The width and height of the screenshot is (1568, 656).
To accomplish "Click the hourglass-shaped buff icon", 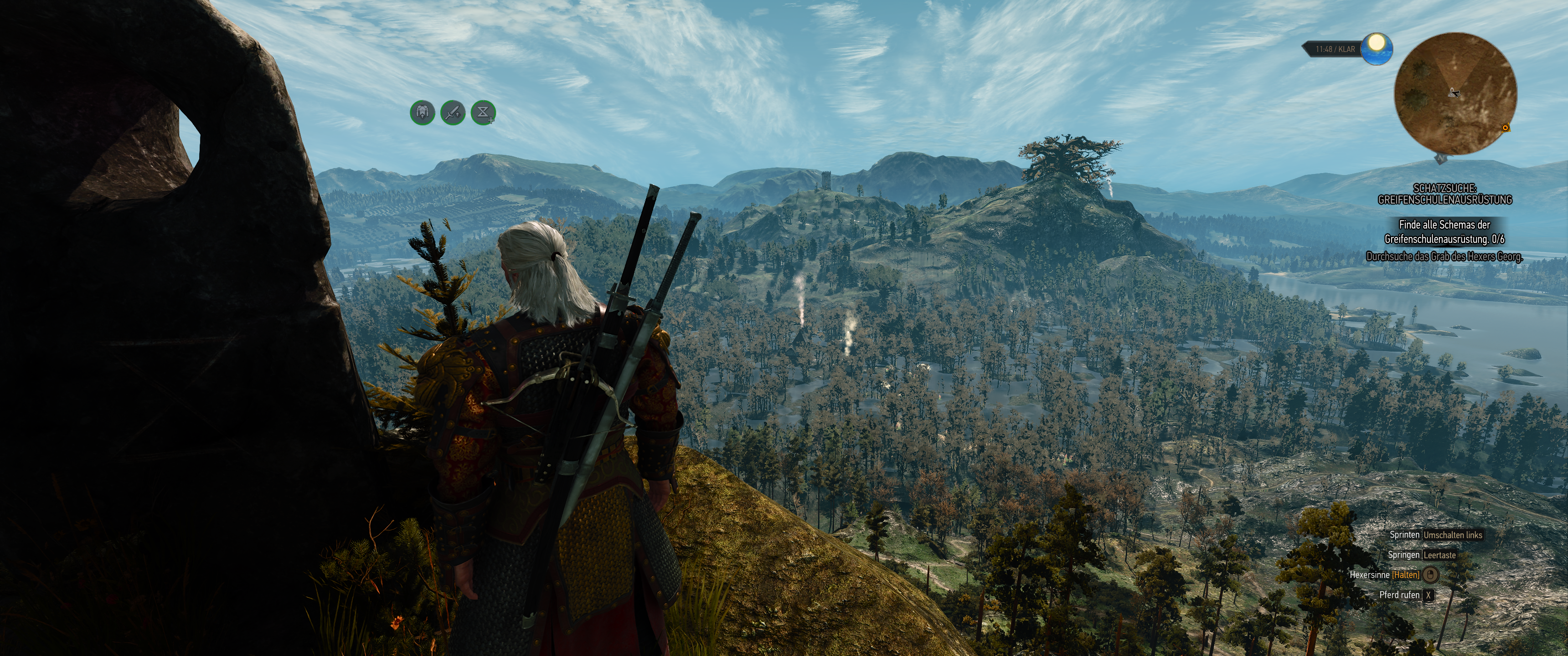I will coord(483,113).
